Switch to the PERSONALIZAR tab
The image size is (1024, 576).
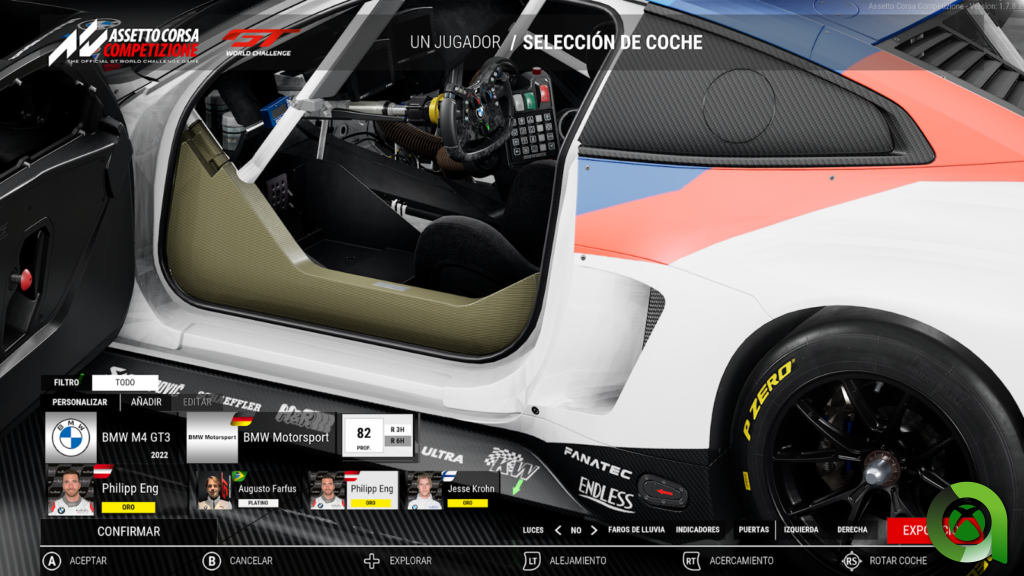[x=80, y=402]
